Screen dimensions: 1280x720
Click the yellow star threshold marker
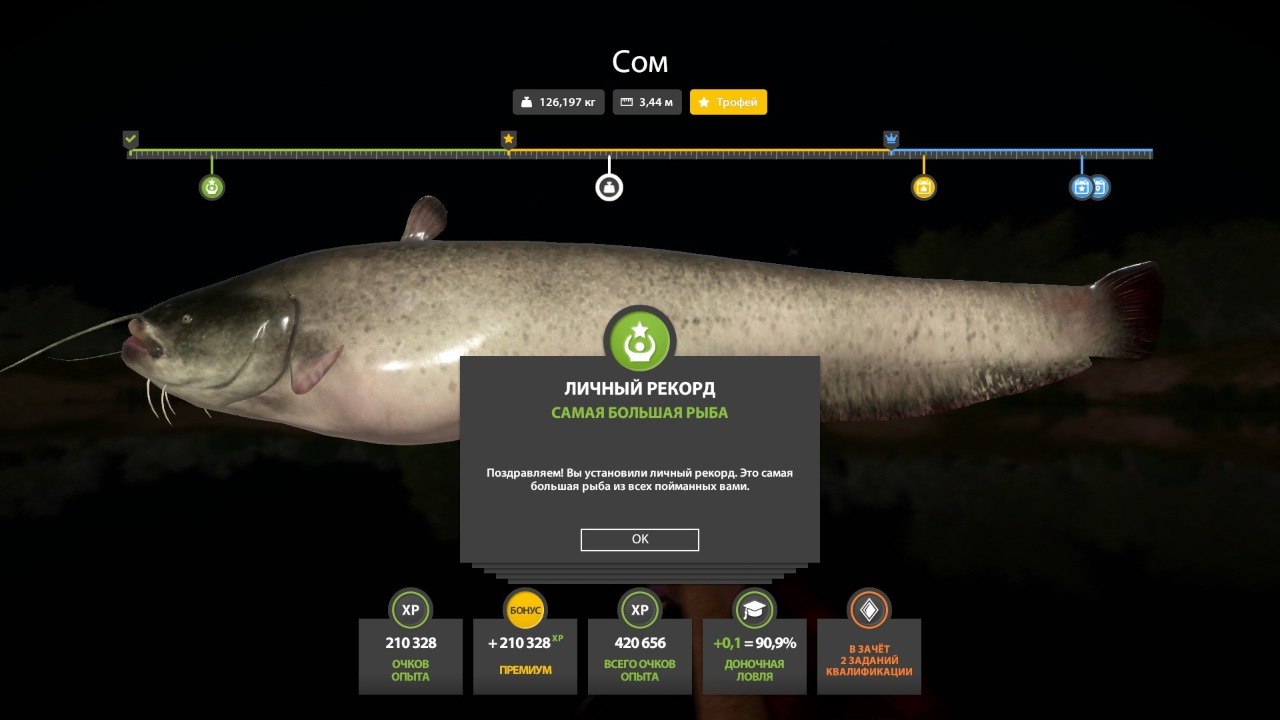[508, 138]
